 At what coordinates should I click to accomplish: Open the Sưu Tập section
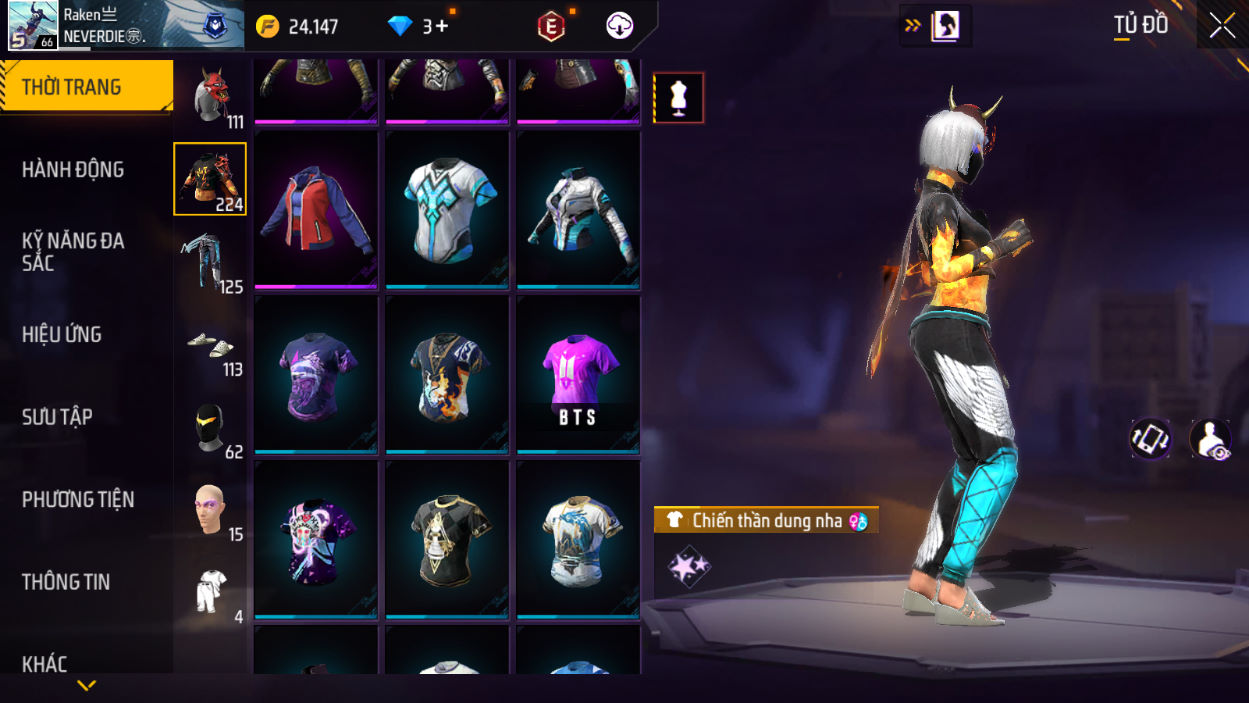click(57, 417)
